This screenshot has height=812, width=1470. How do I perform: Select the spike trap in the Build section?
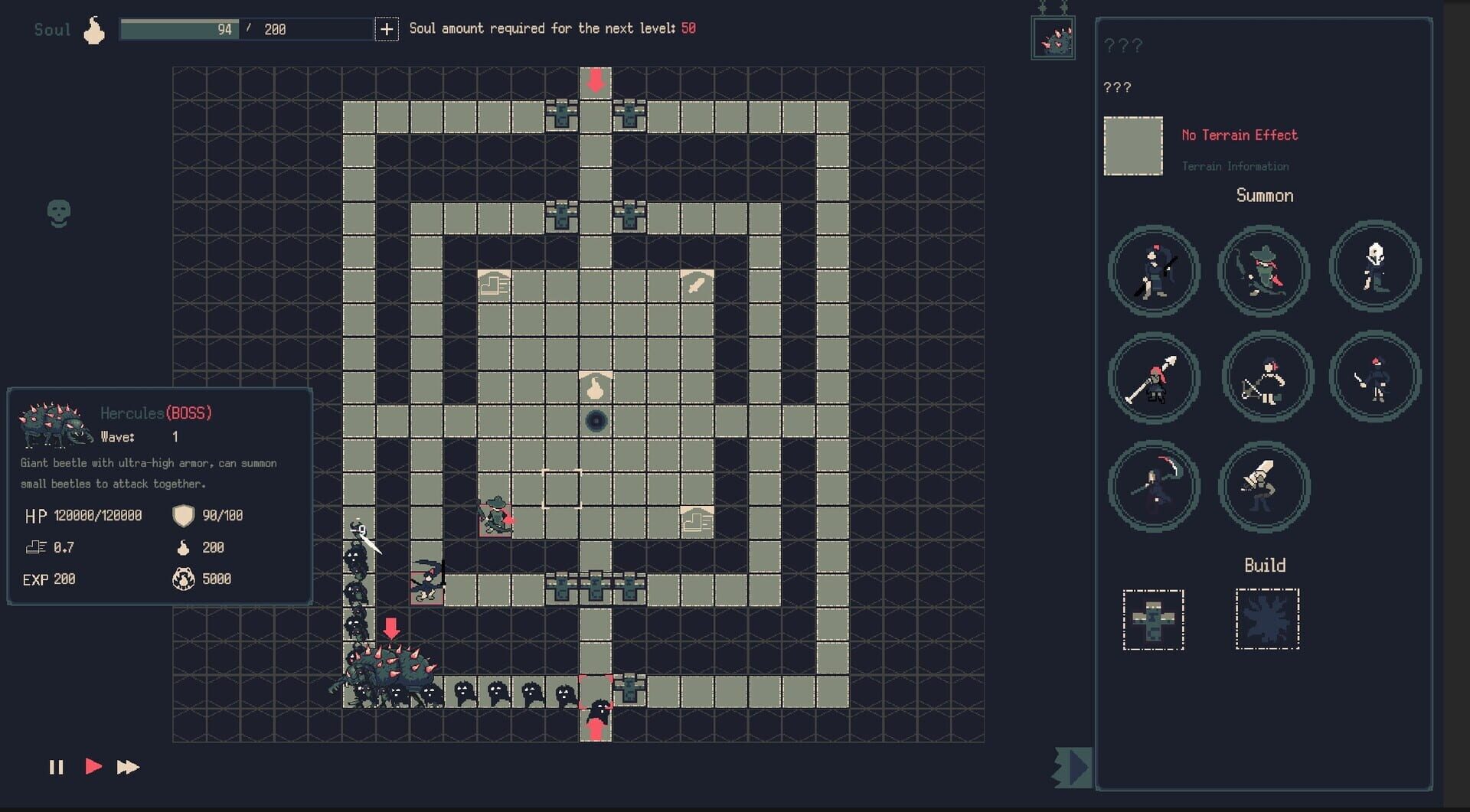pos(1267,620)
